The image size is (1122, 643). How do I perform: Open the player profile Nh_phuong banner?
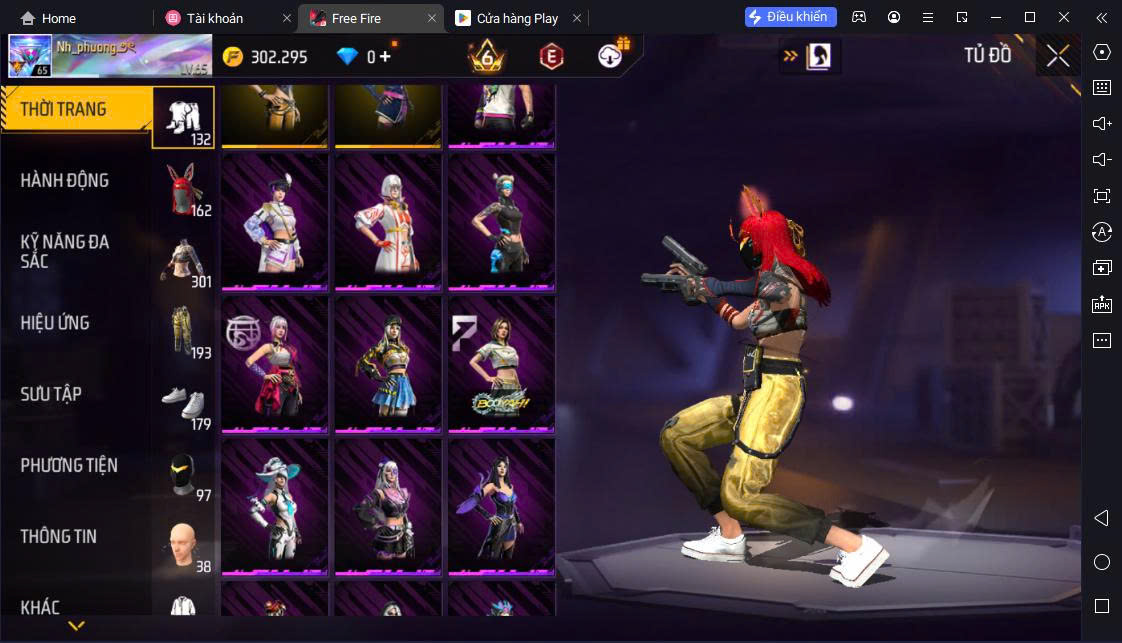tap(110, 56)
